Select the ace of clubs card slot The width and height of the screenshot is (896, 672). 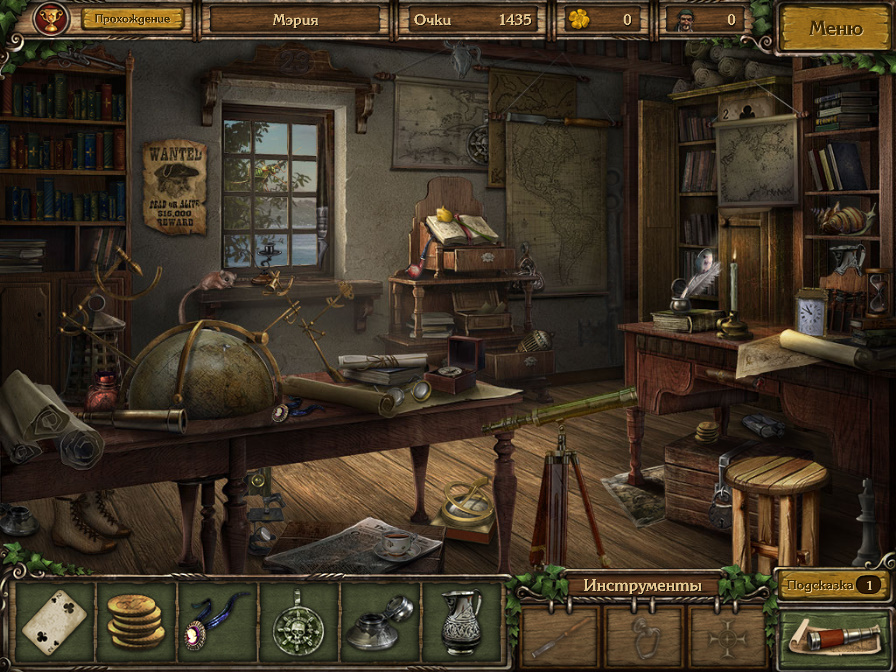[55, 621]
